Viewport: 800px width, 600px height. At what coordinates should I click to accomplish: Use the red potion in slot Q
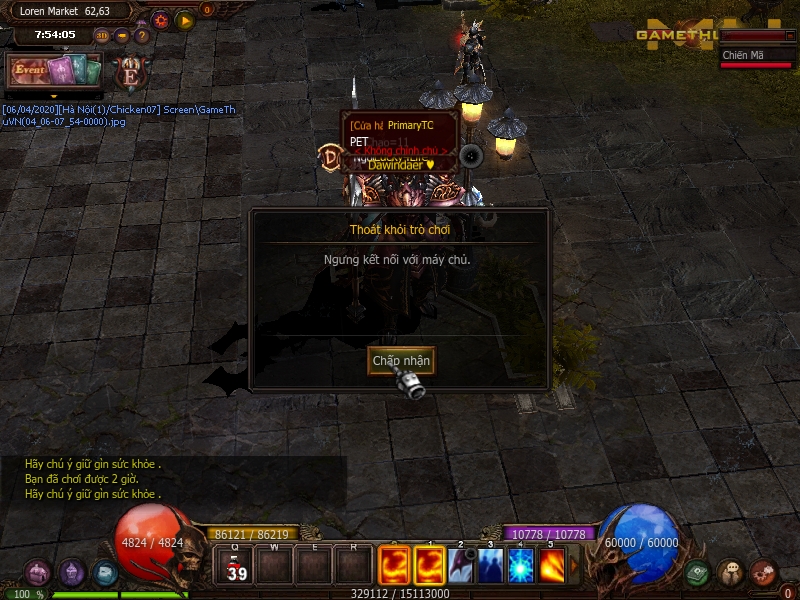(237, 566)
